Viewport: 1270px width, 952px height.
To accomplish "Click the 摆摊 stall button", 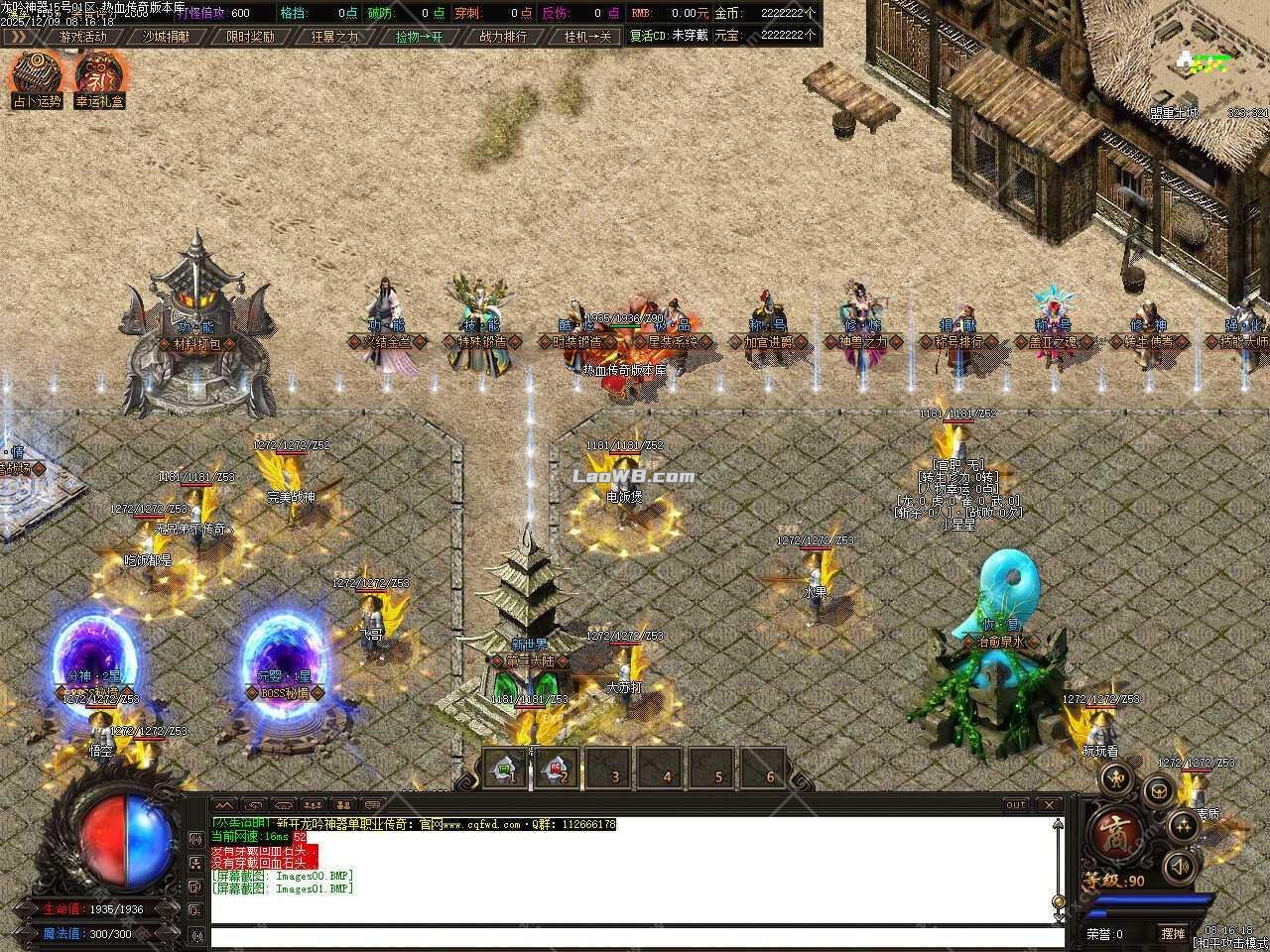I will tap(1175, 933).
